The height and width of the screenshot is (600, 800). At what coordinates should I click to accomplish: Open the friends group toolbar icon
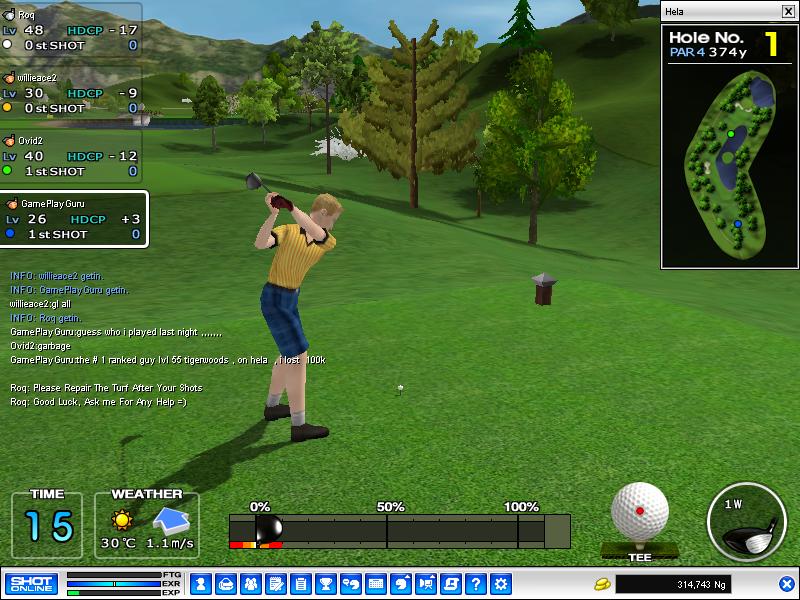[x=250, y=583]
